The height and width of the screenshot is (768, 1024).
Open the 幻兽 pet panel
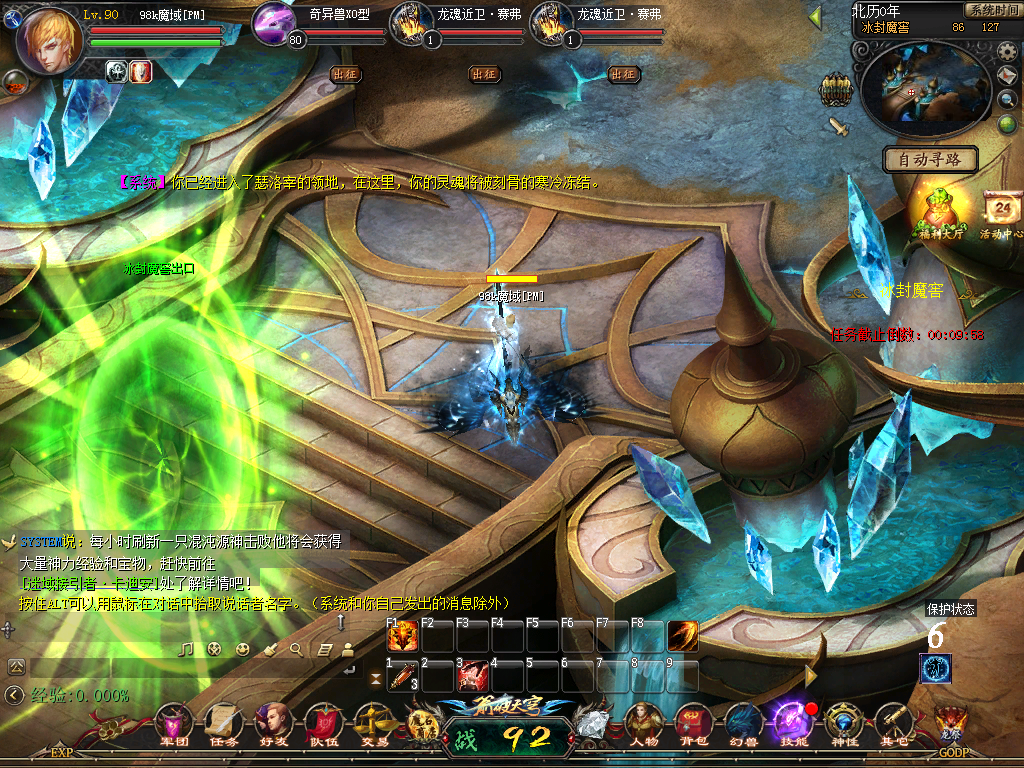point(741,722)
